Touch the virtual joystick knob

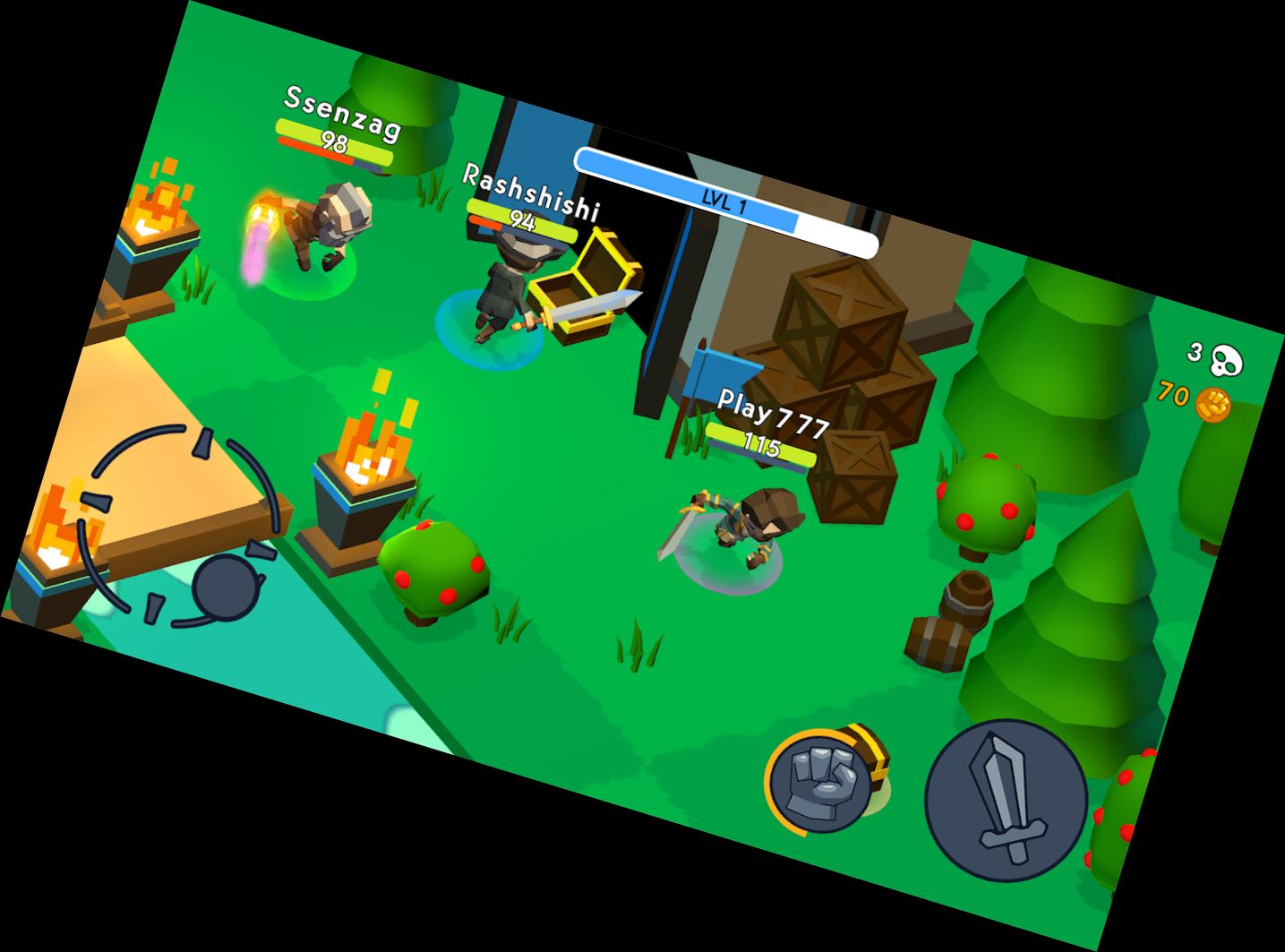(225, 587)
